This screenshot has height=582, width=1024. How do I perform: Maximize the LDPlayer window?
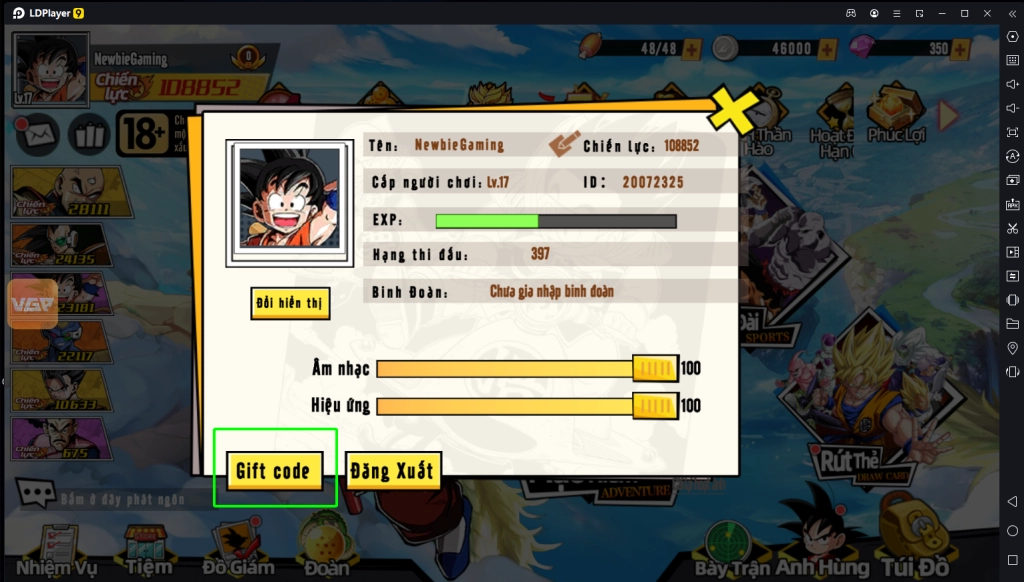964,13
